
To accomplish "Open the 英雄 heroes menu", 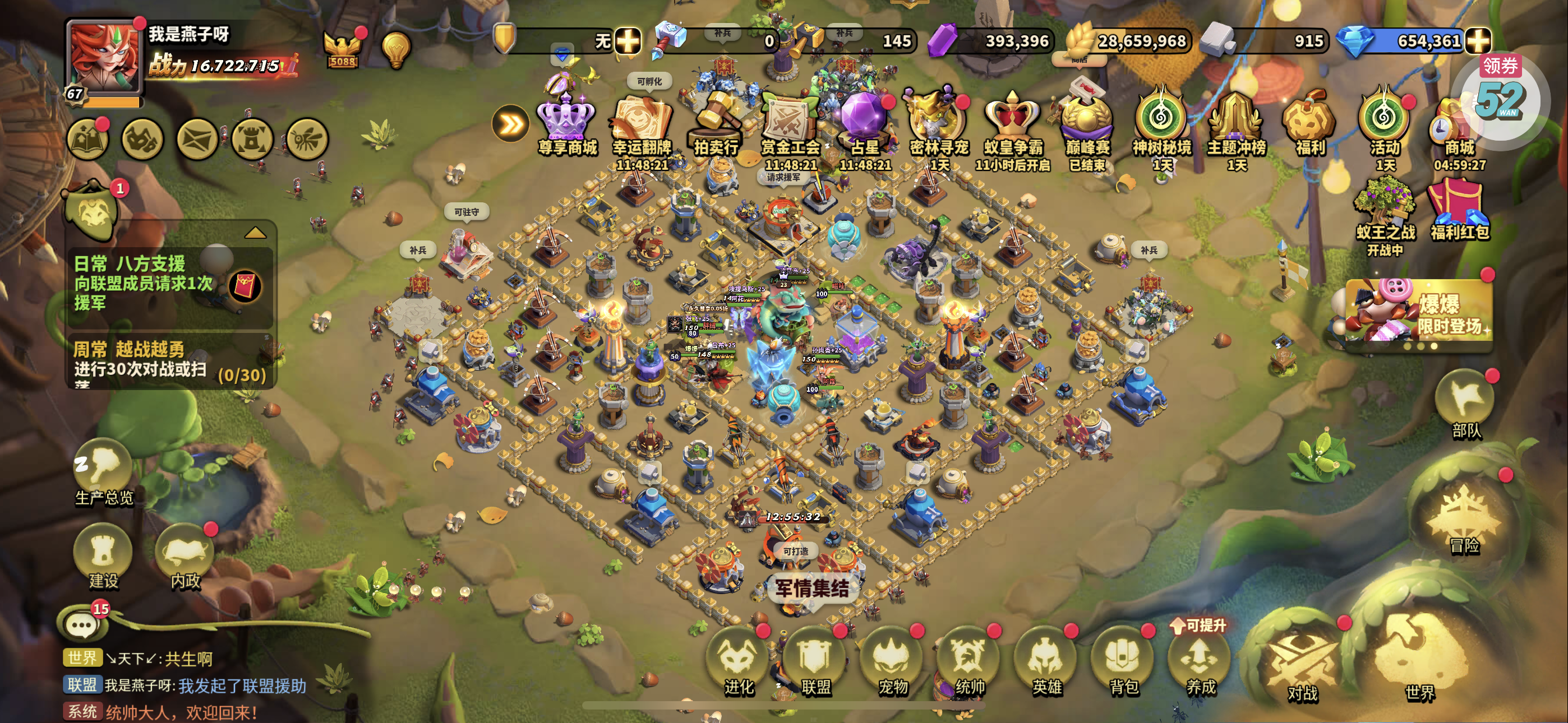I will [x=1046, y=661].
